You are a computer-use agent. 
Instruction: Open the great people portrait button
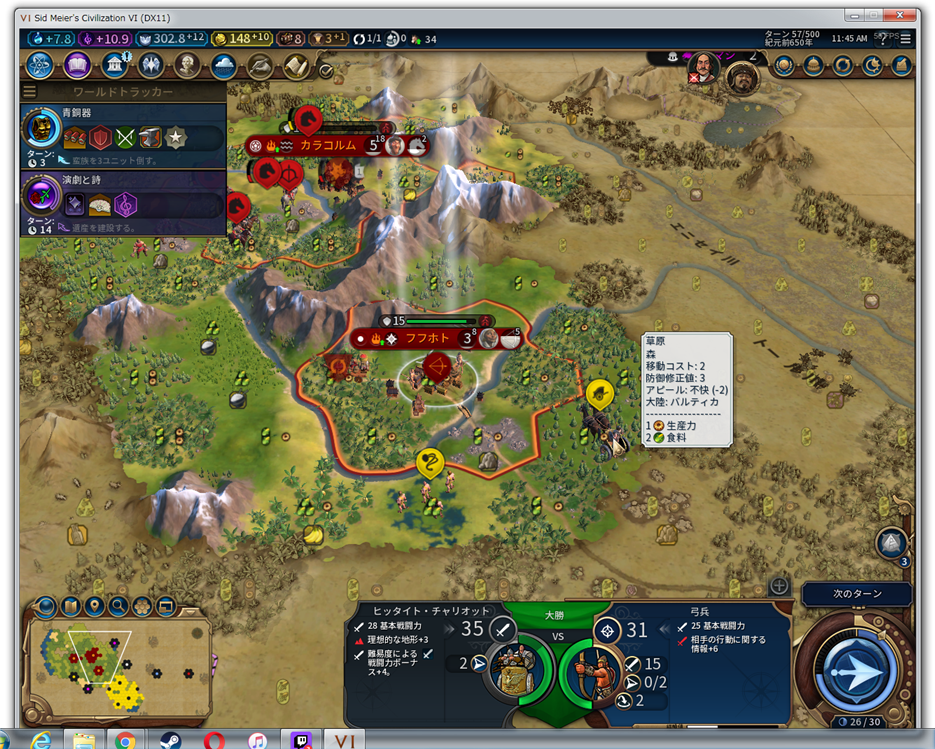point(186,66)
